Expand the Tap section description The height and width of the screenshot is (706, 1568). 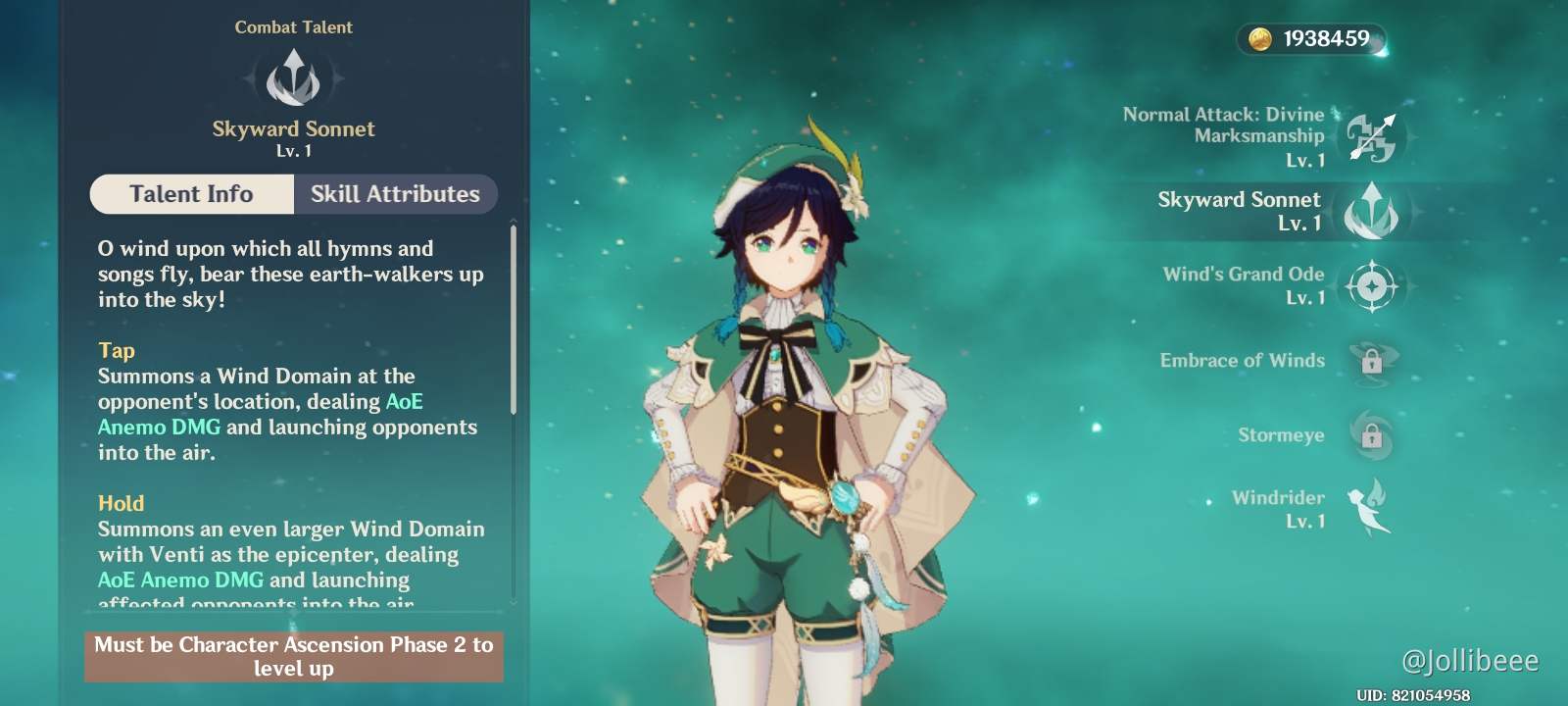[x=116, y=350]
